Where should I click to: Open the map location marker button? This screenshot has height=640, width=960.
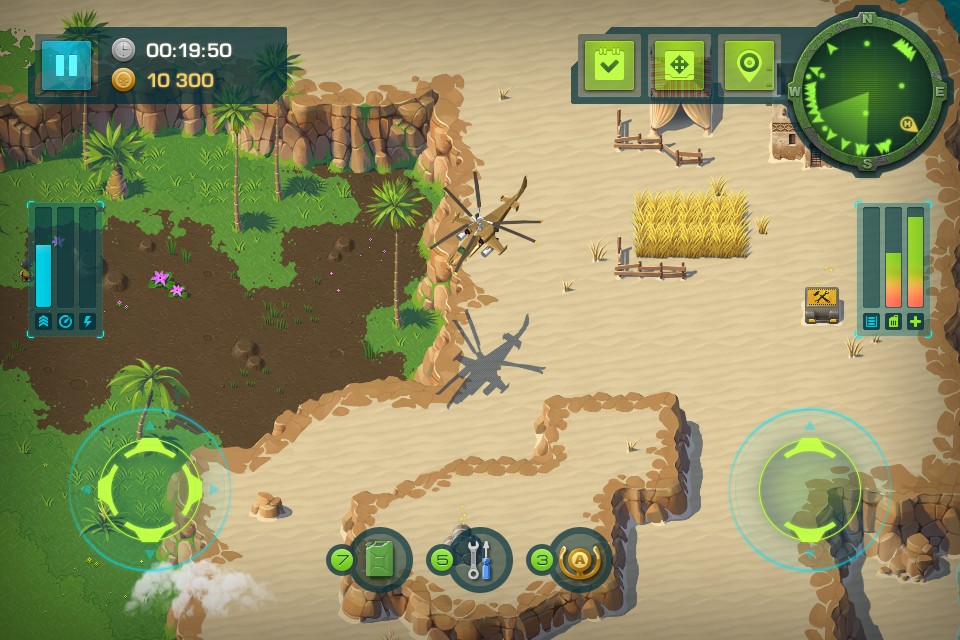750,65
